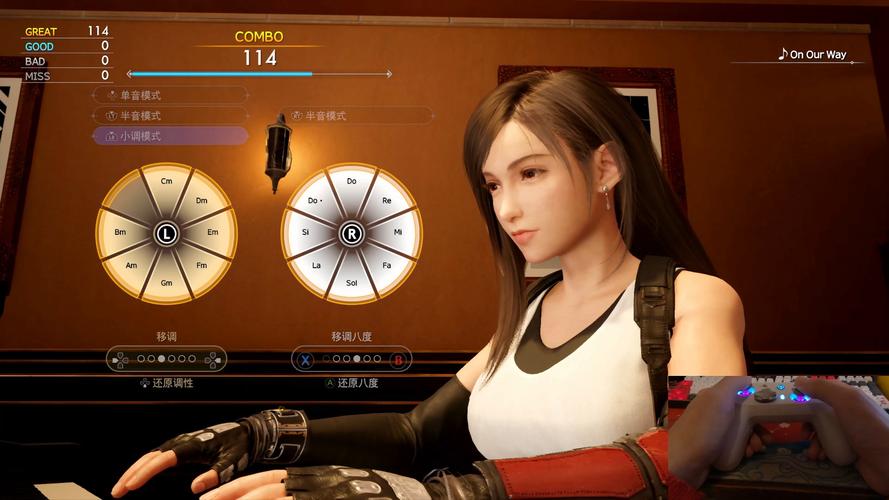Choose the Gm chord wedge
This screenshot has height=500, width=889.
point(166,284)
